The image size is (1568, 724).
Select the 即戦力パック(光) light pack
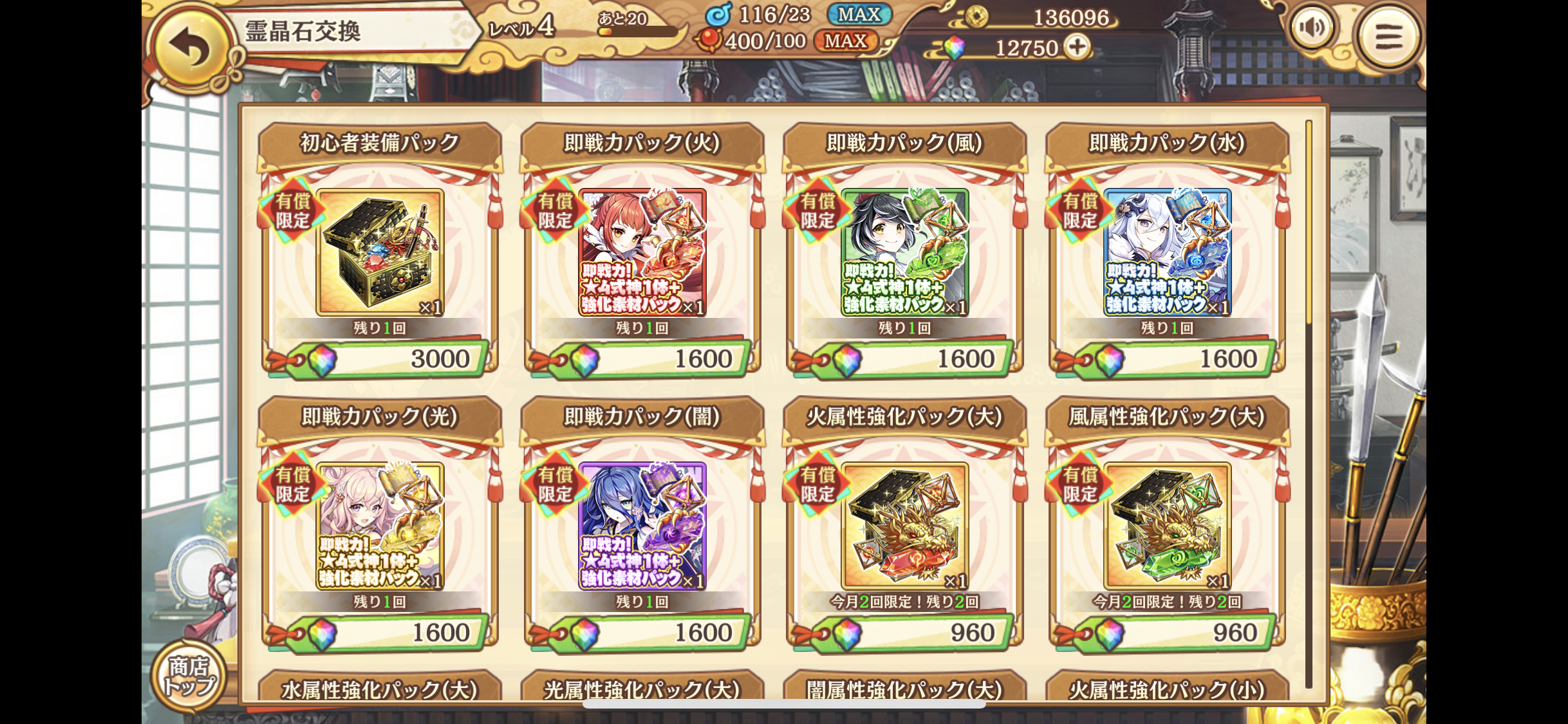380,526
